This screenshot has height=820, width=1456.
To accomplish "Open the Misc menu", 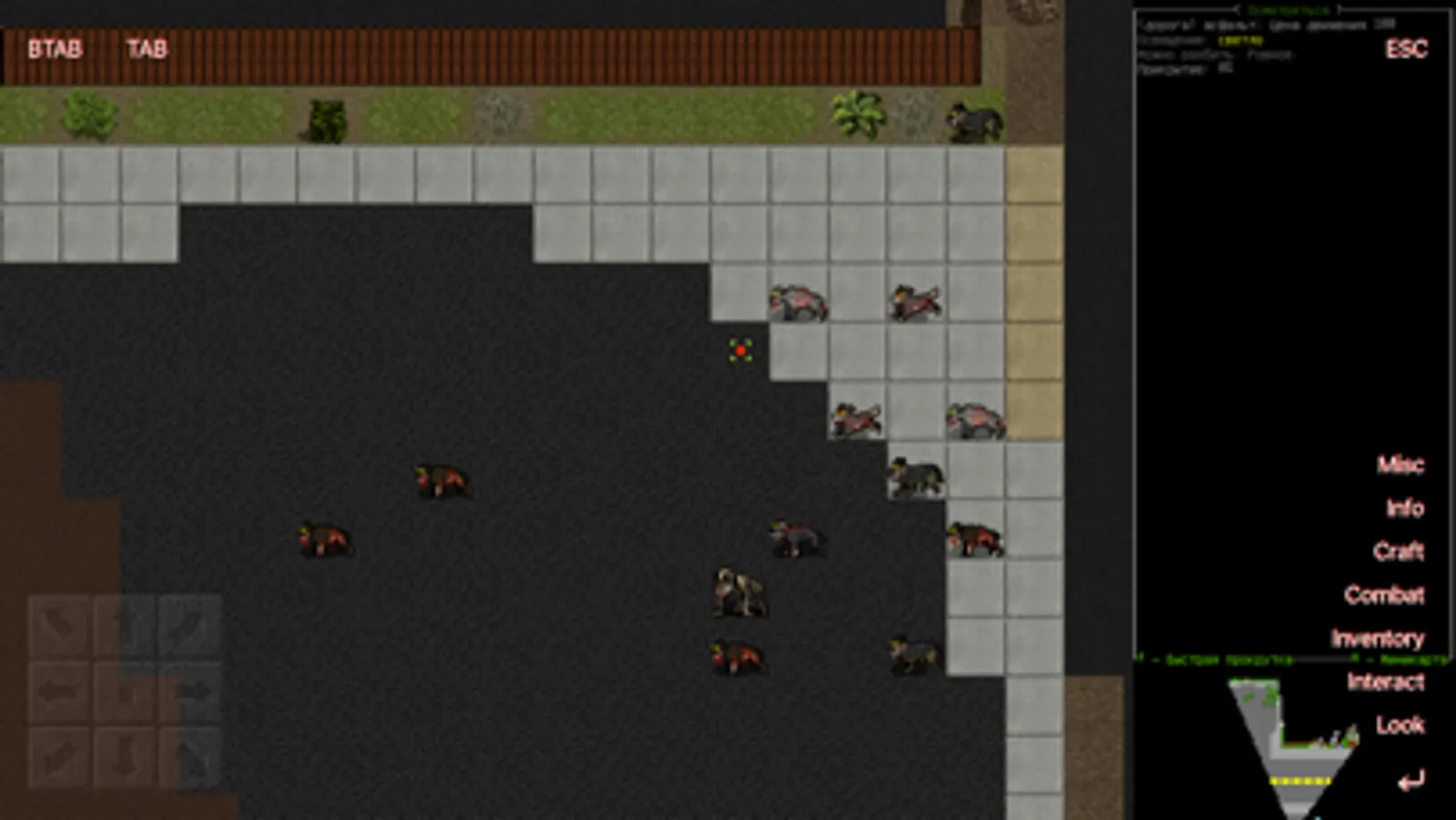I will tap(1400, 466).
